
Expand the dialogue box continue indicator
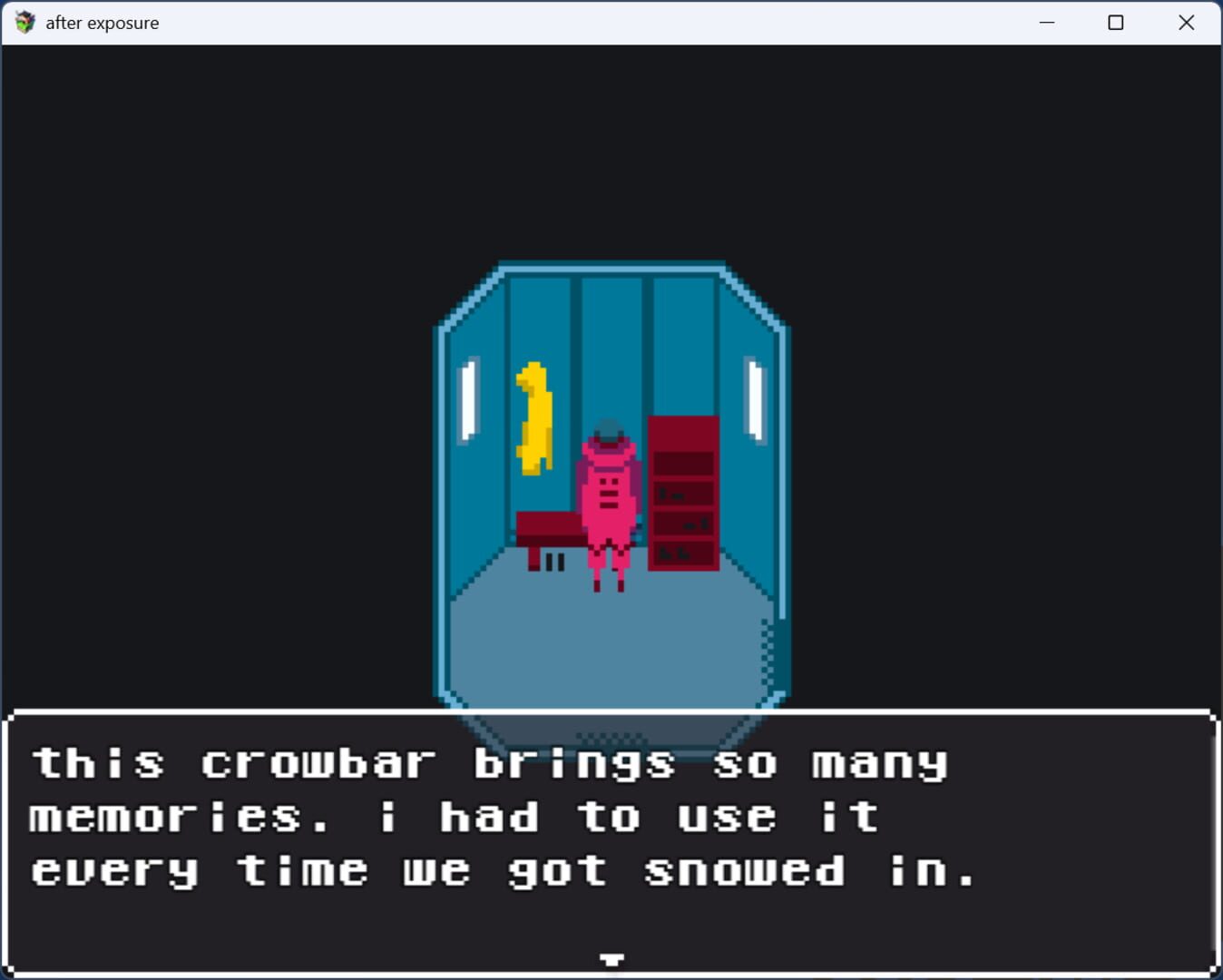coord(612,958)
